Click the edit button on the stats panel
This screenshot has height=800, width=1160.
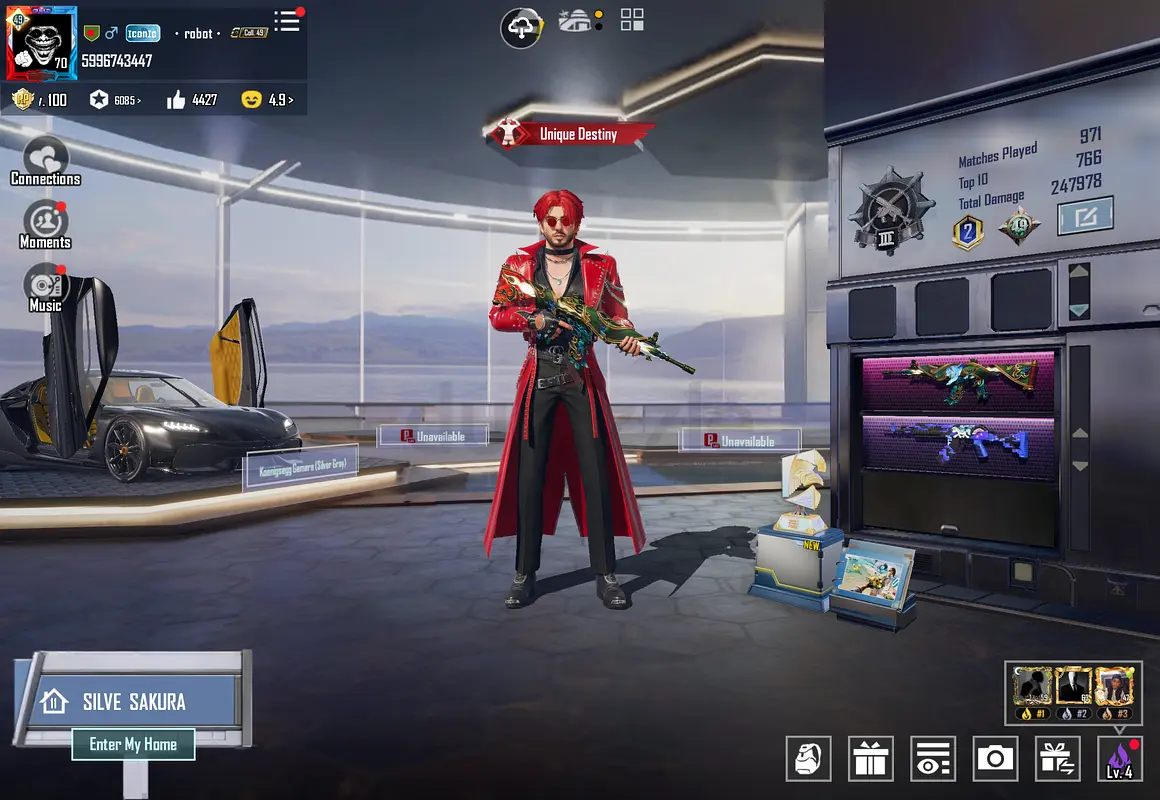(1085, 215)
